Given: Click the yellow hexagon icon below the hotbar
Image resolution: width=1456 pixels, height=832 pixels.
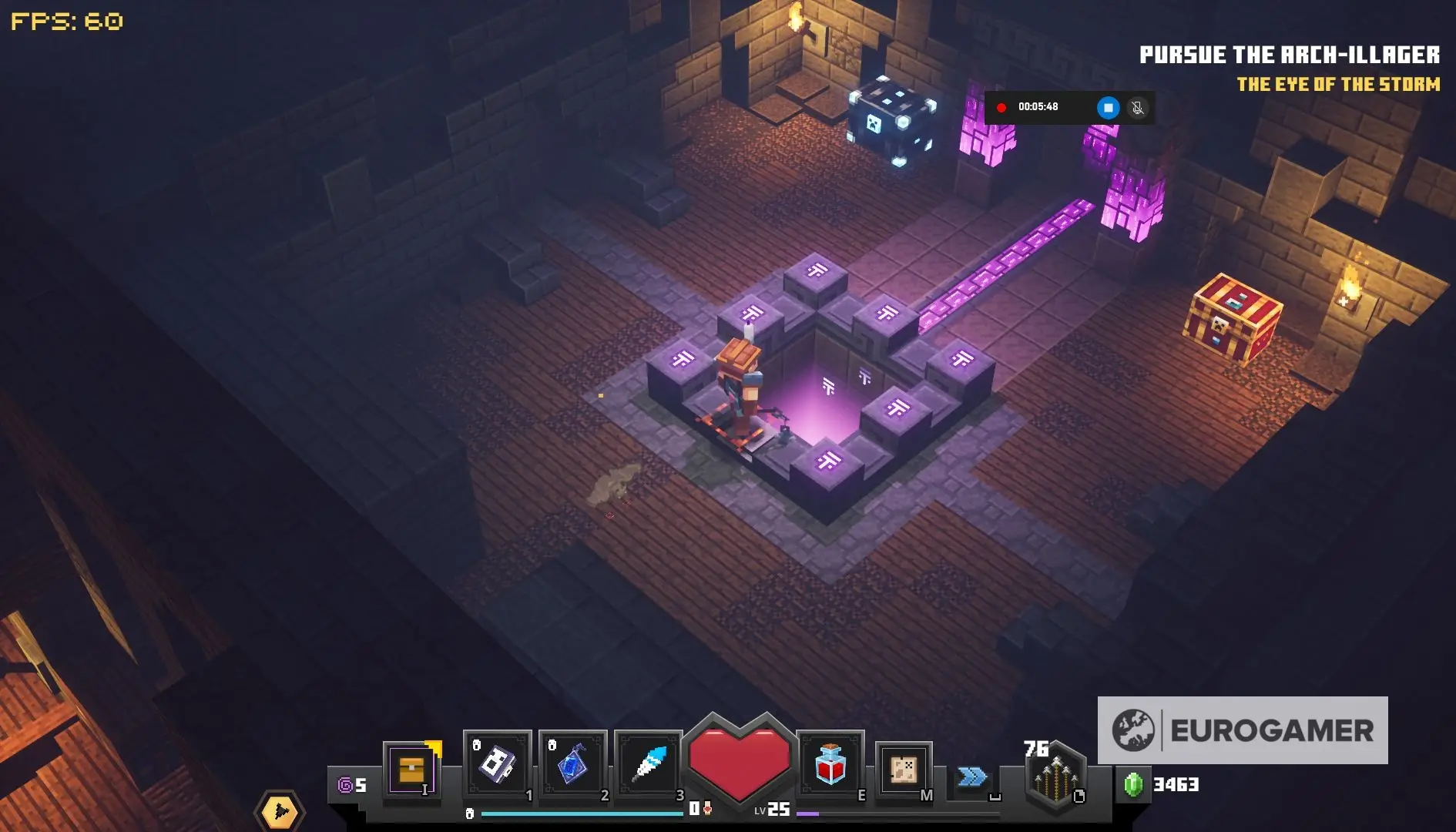Looking at the screenshot, I should pyautogui.click(x=279, y=811).
